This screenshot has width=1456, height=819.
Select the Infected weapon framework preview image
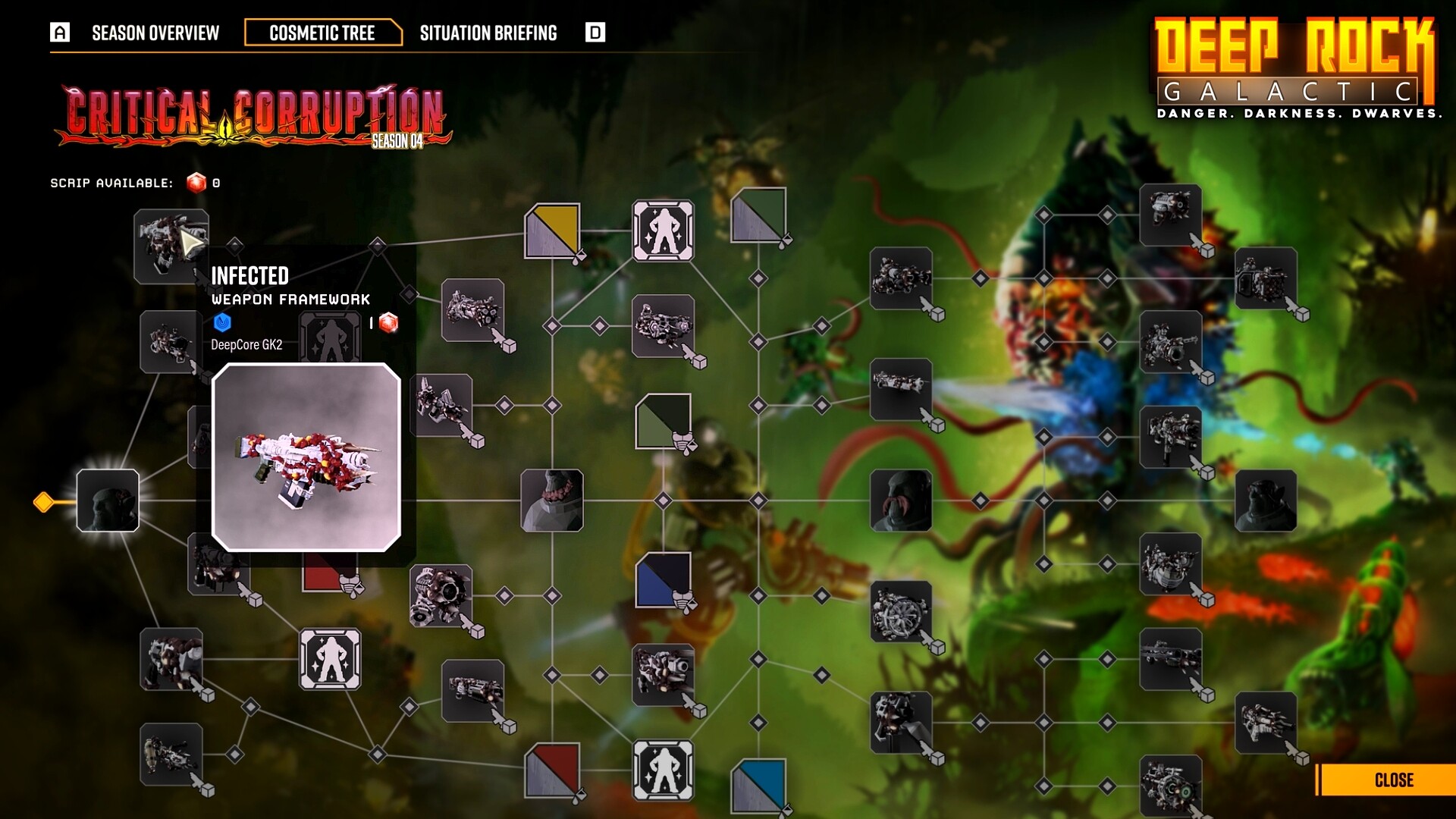(306, 455)
